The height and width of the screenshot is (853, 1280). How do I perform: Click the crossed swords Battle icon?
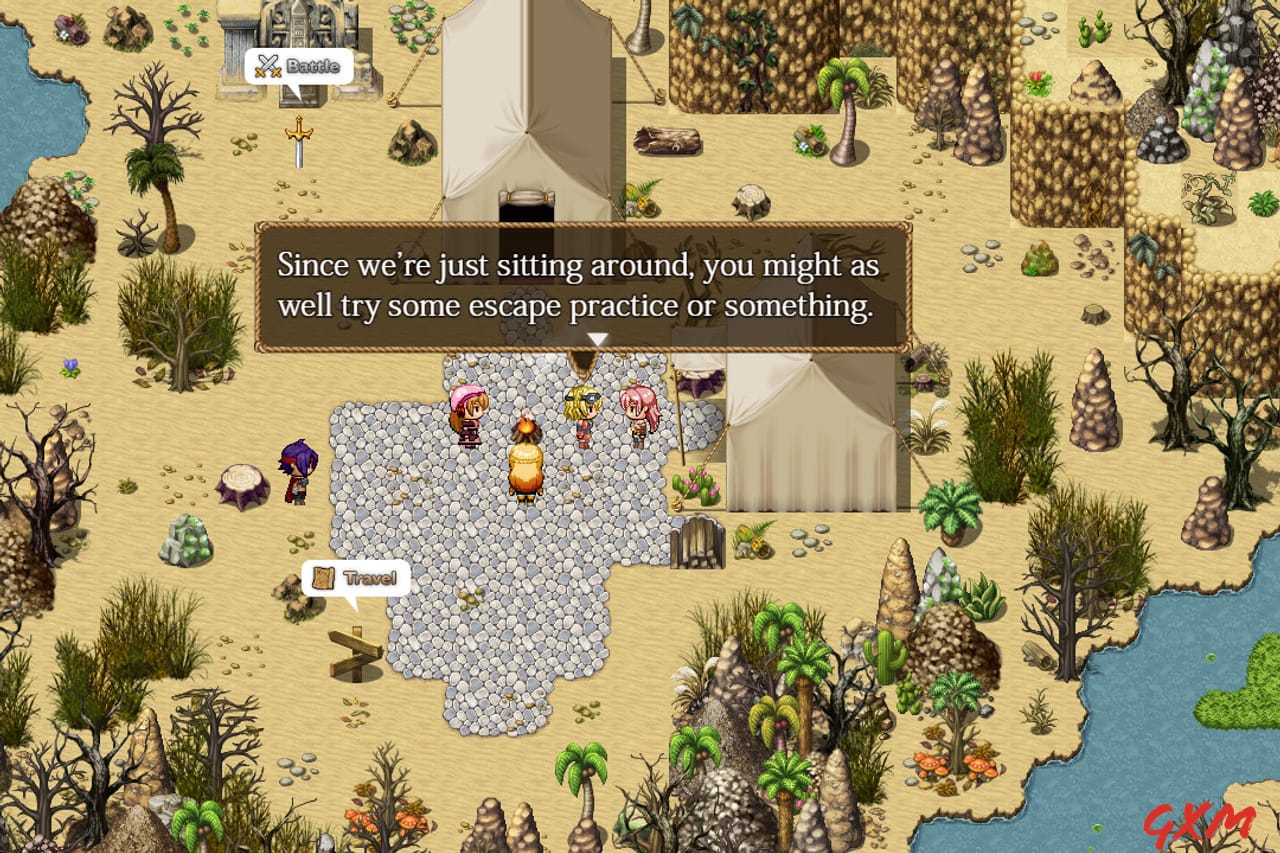click(x=267, y=67)
